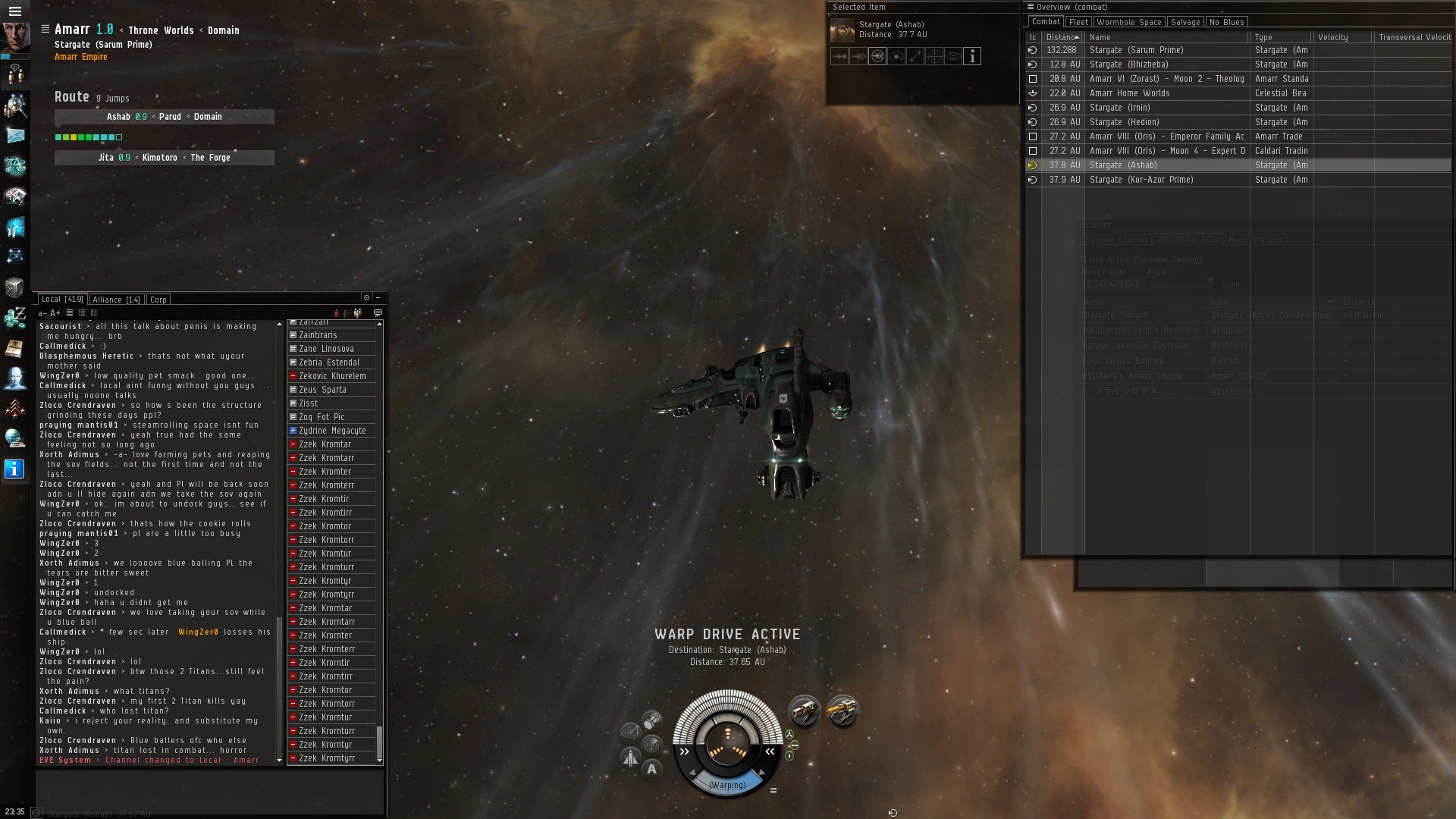
Task: Select the Fleet overview tab
Action: [x=1078, y=22]
